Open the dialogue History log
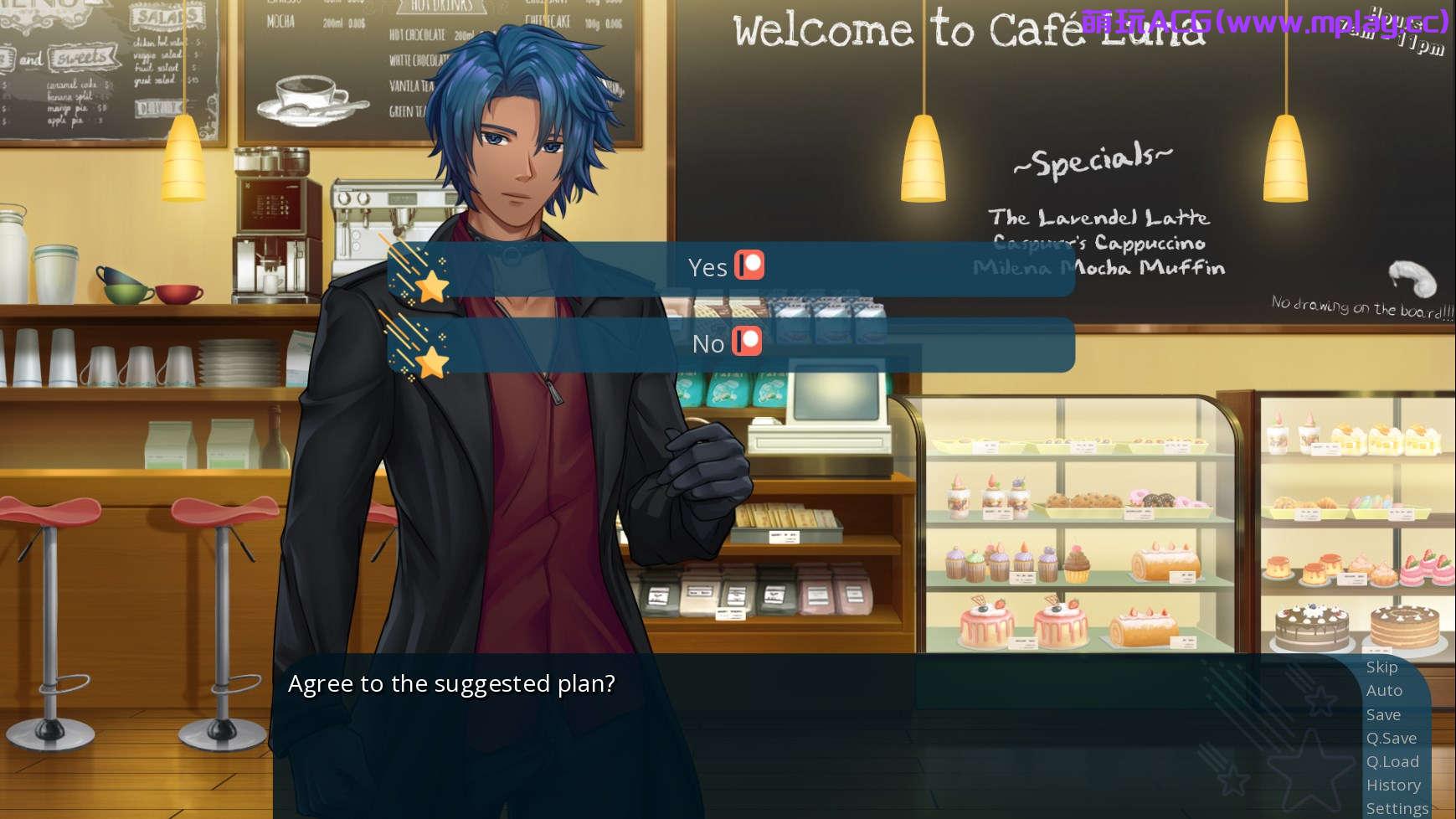Image resolution: width=1456 pixels, height=819 pixels. click(x=1393, y=786)
